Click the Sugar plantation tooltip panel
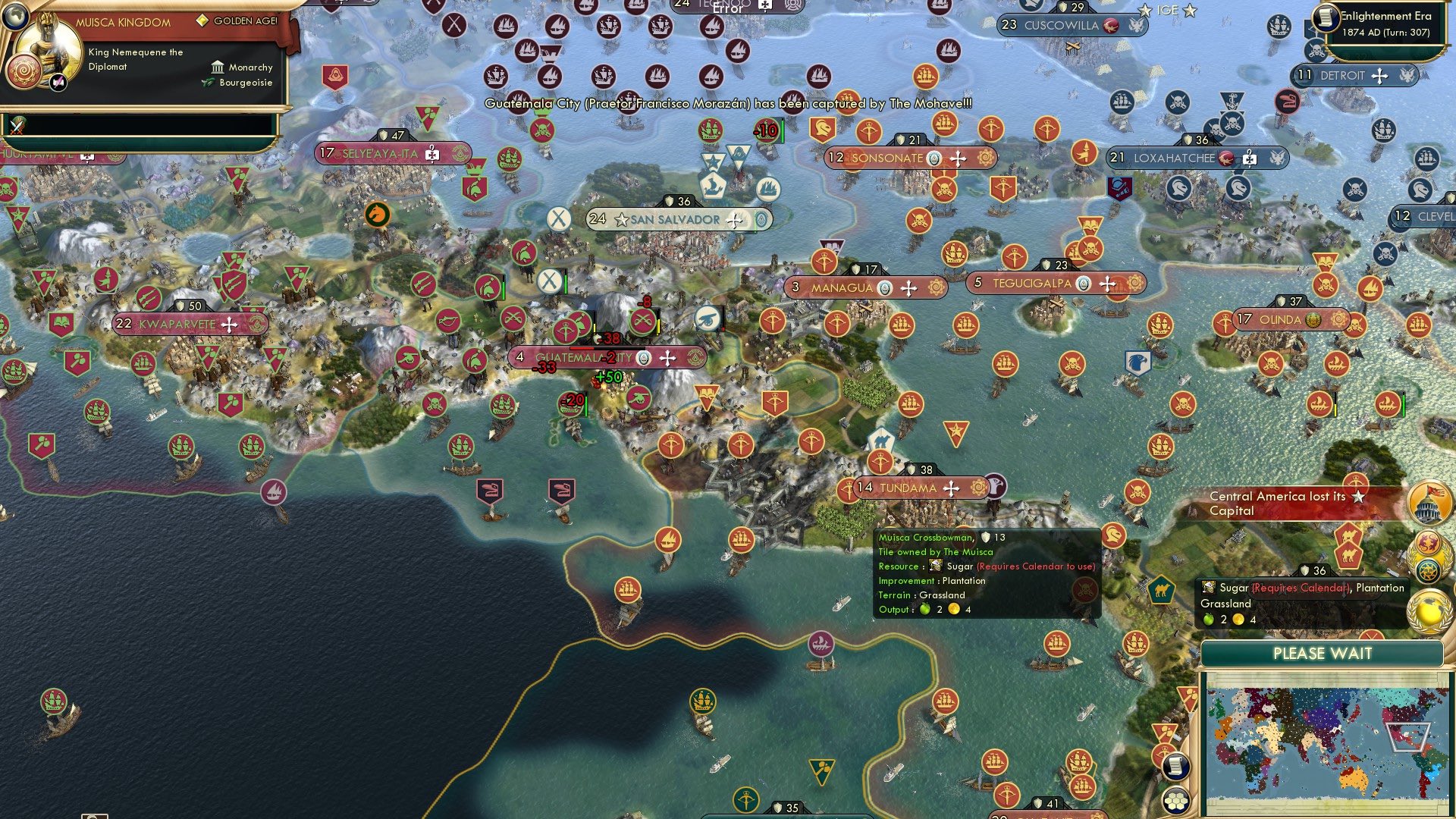Screen dimensions: 1456x819 pyautogui.click(x=986, y=573)
